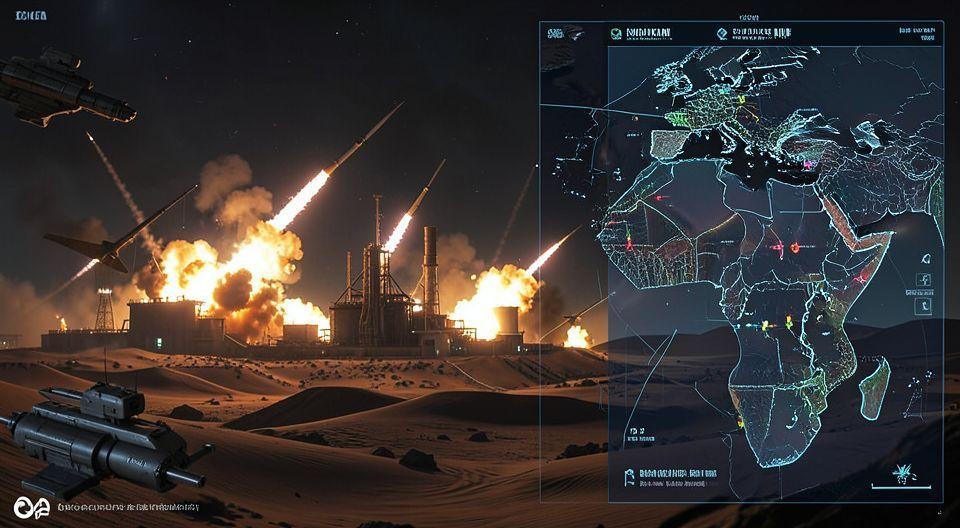Select the diamond icon in the map header
This screenshot has width=960, height=528.
[723, 33]
